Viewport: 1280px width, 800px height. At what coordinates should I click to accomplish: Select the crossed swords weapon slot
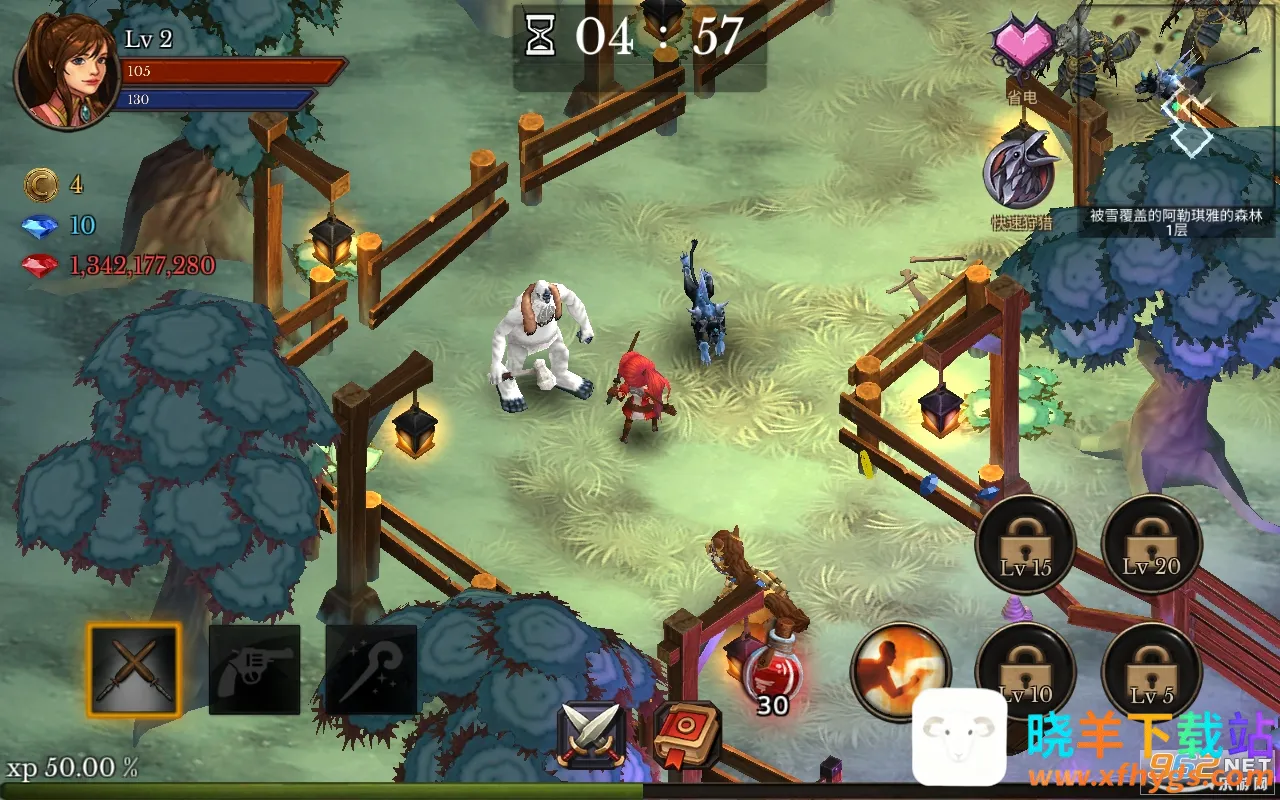click(134, 669)
